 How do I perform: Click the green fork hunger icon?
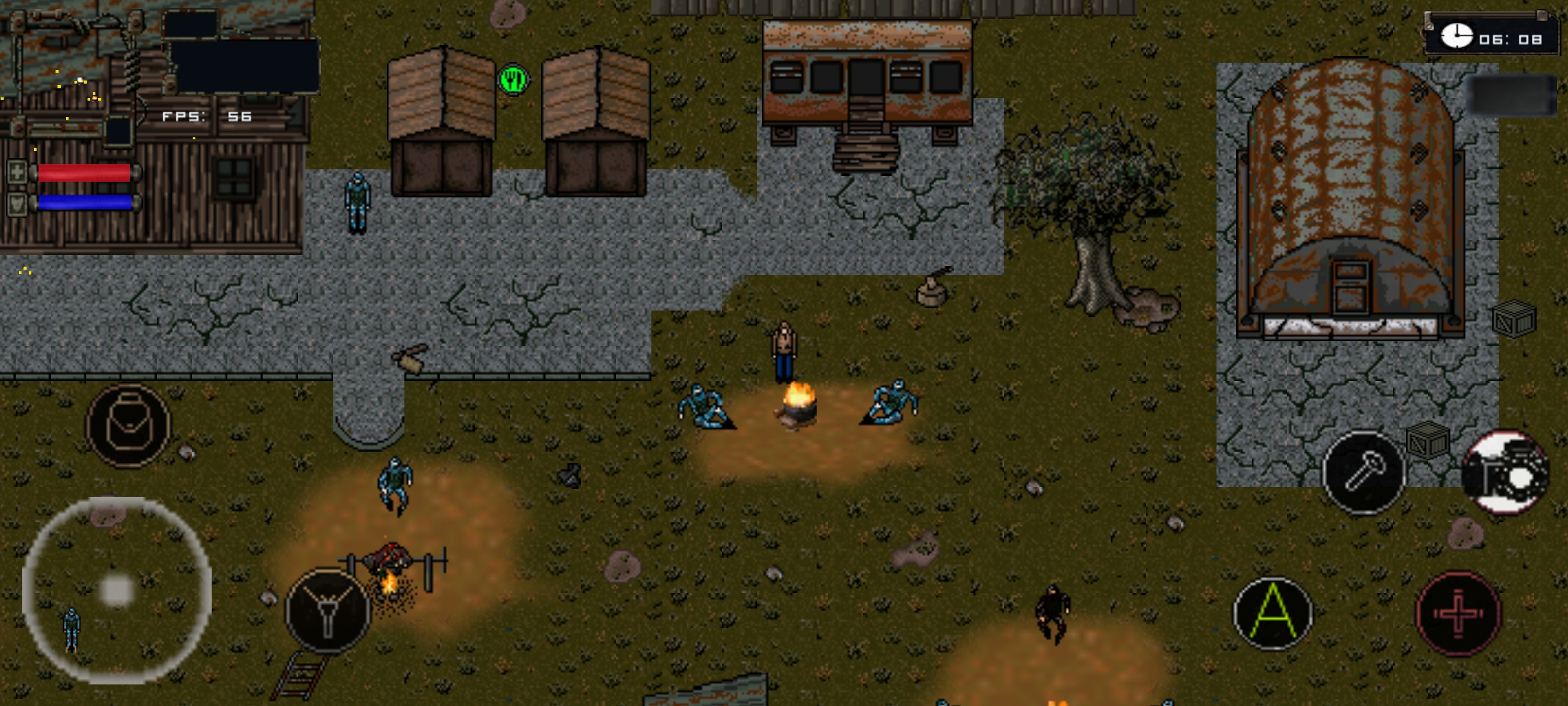click(x=514, y=80)
